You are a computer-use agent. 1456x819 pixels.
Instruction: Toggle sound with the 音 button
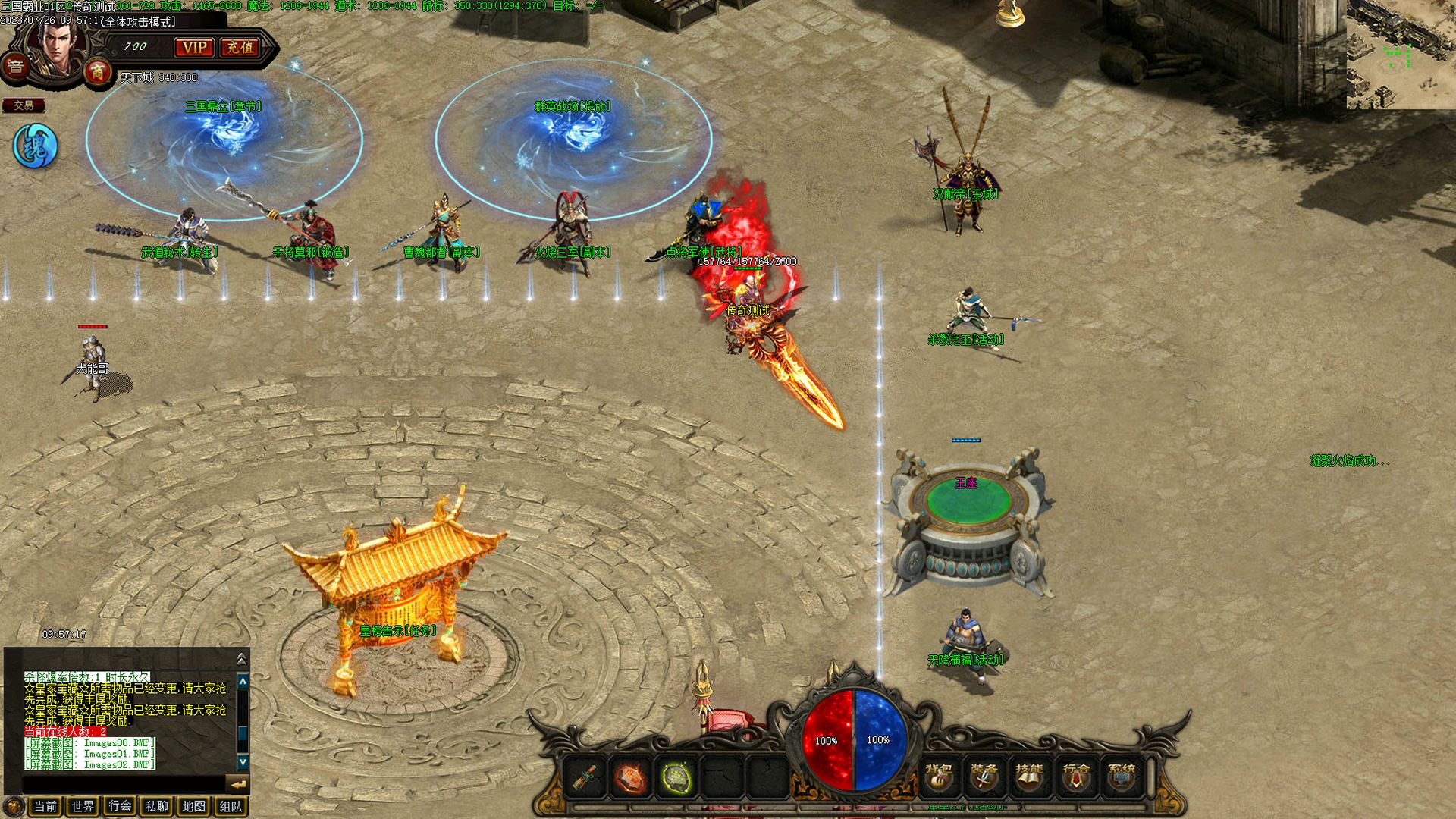15,67
